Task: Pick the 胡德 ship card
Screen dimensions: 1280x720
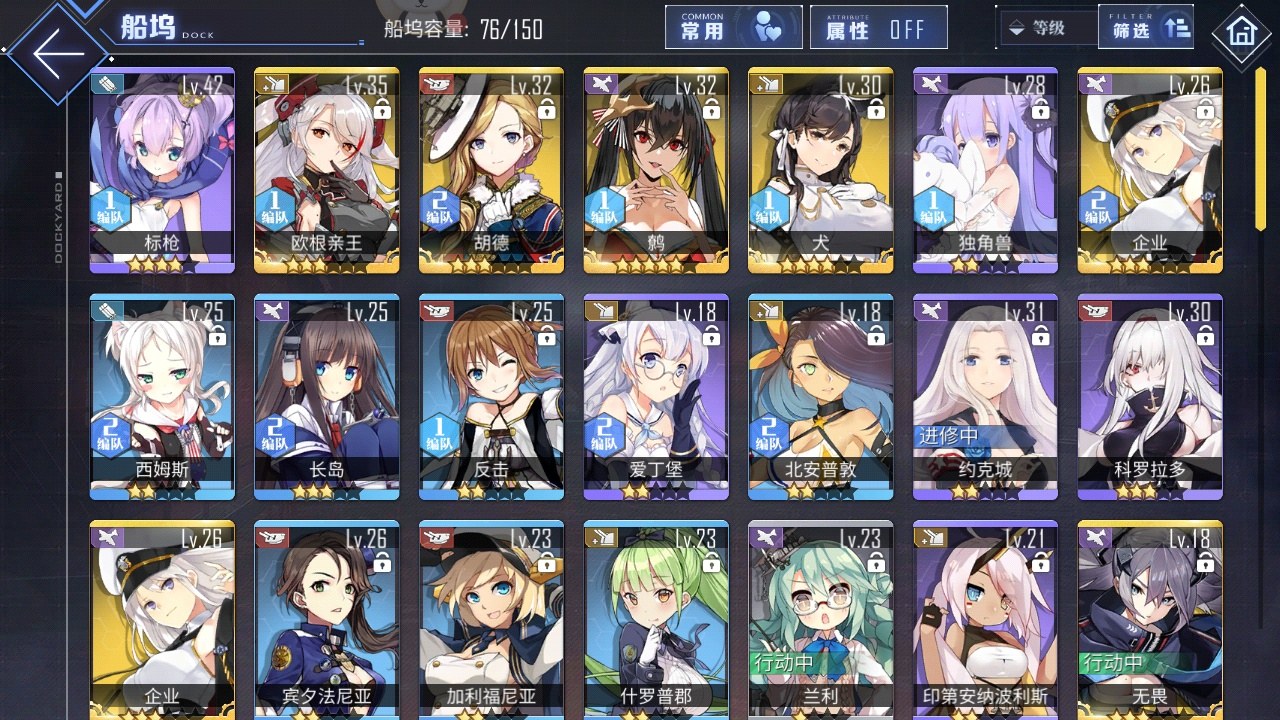Action: 491,170
